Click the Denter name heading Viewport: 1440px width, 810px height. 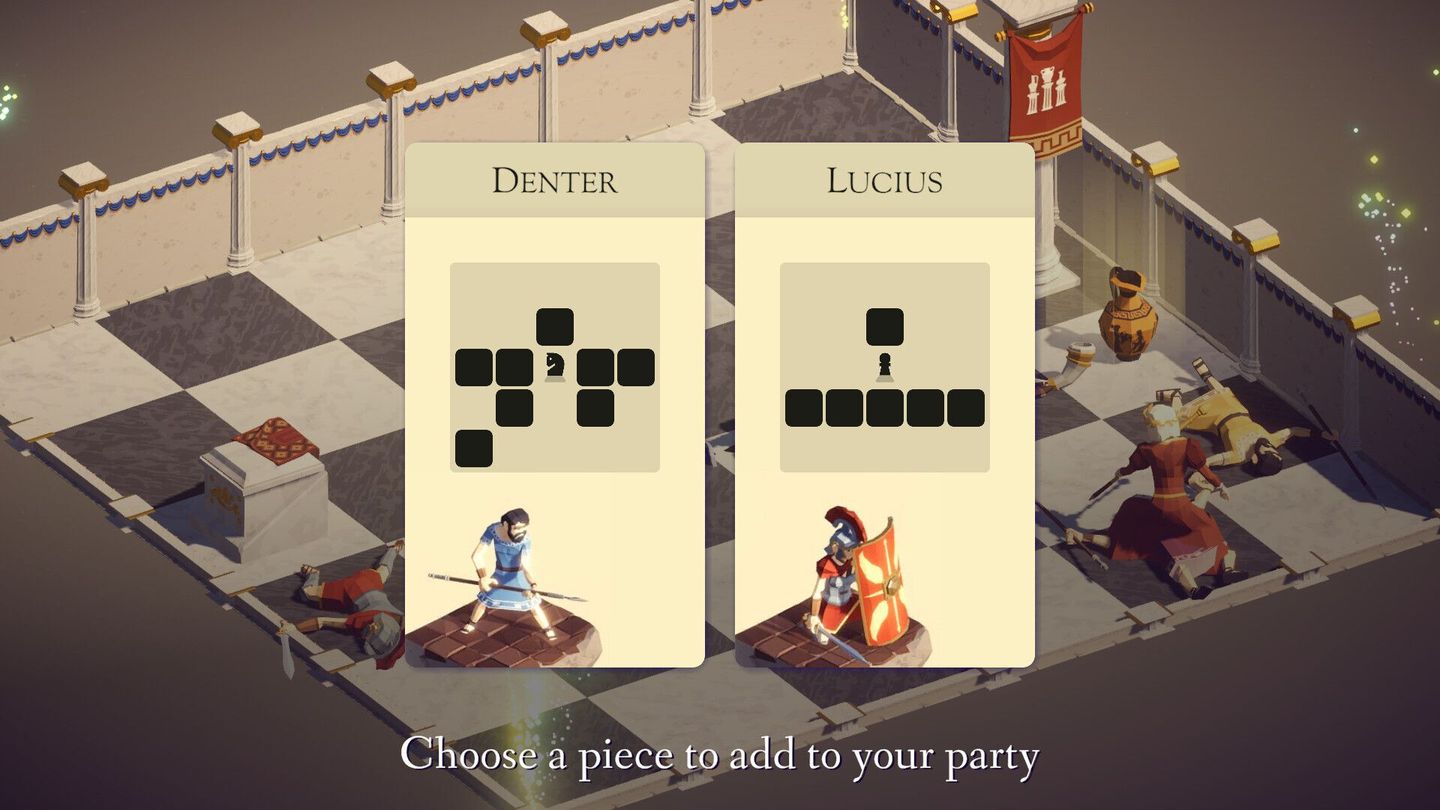(555, 180)
